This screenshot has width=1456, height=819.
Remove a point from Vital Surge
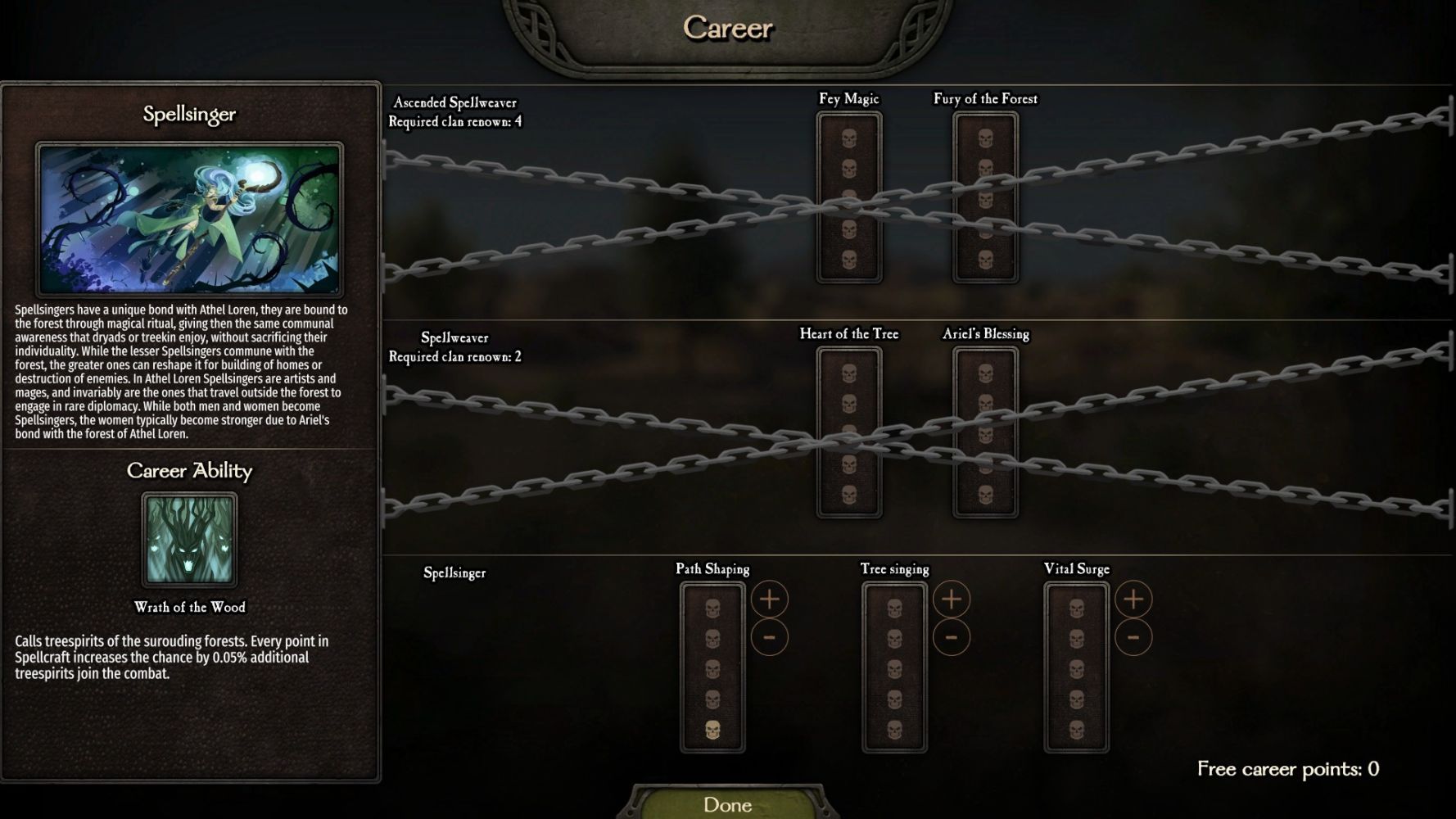coord(1133,637)
